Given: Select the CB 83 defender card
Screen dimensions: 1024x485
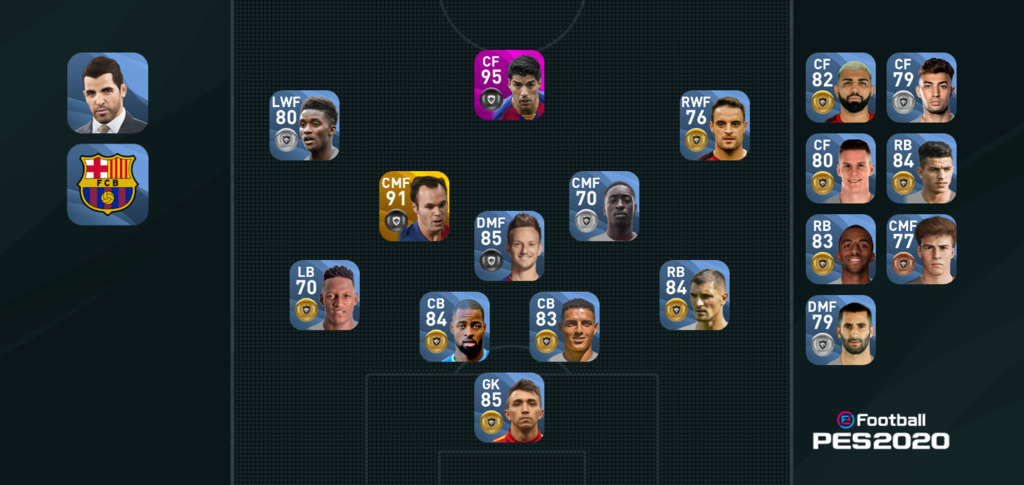Looking at the screenshot, I should click(x=564, y=327).
